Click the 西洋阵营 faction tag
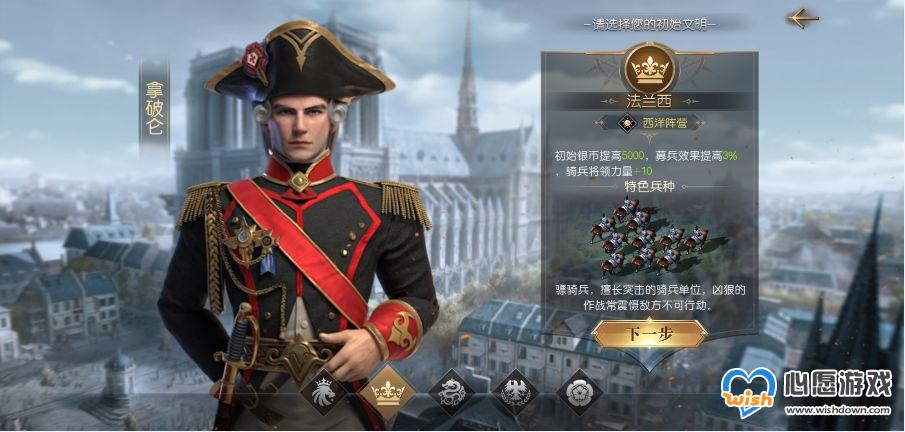 (x=650, y=123)
